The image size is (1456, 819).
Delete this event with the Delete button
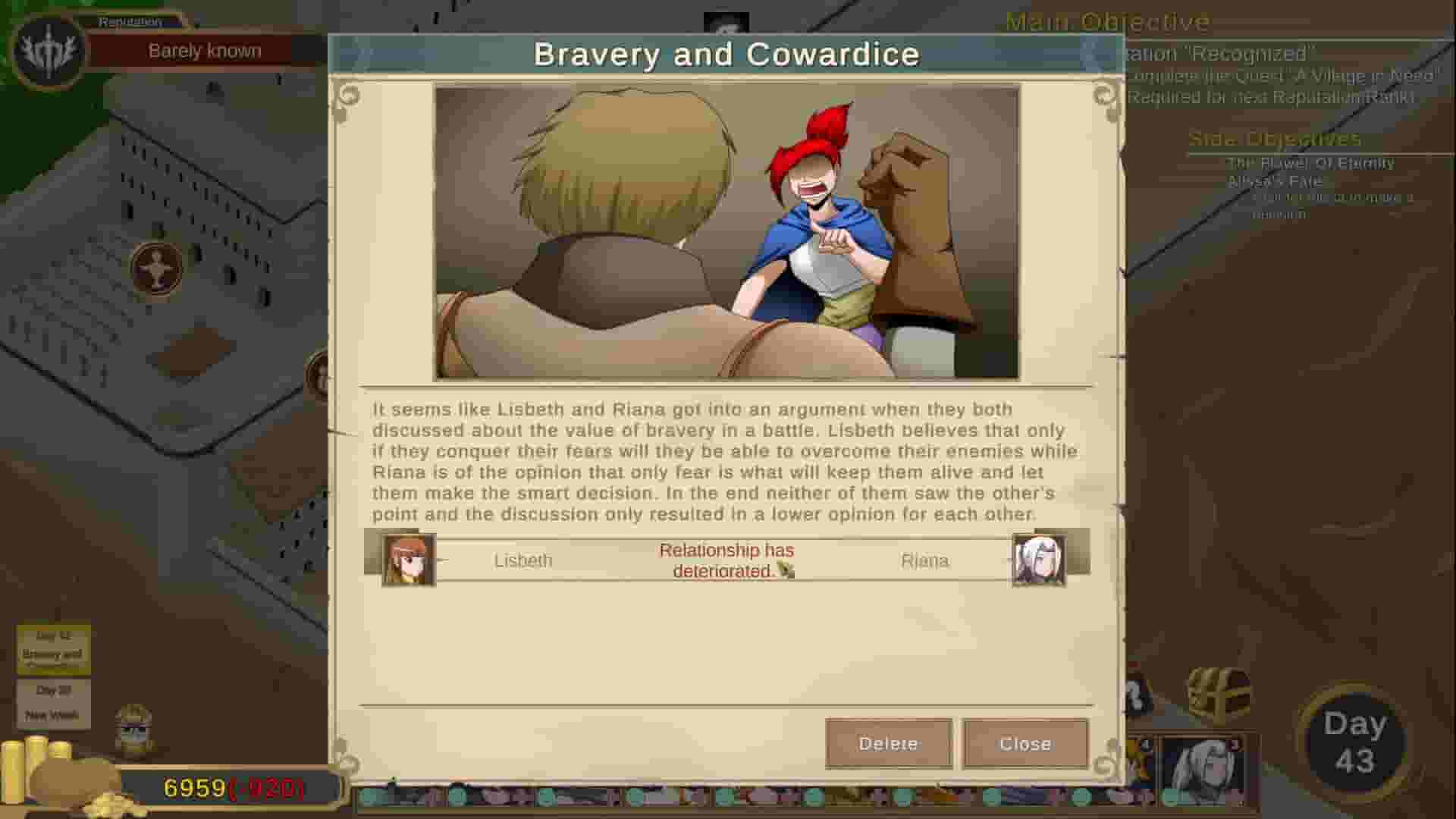[888, 744]
